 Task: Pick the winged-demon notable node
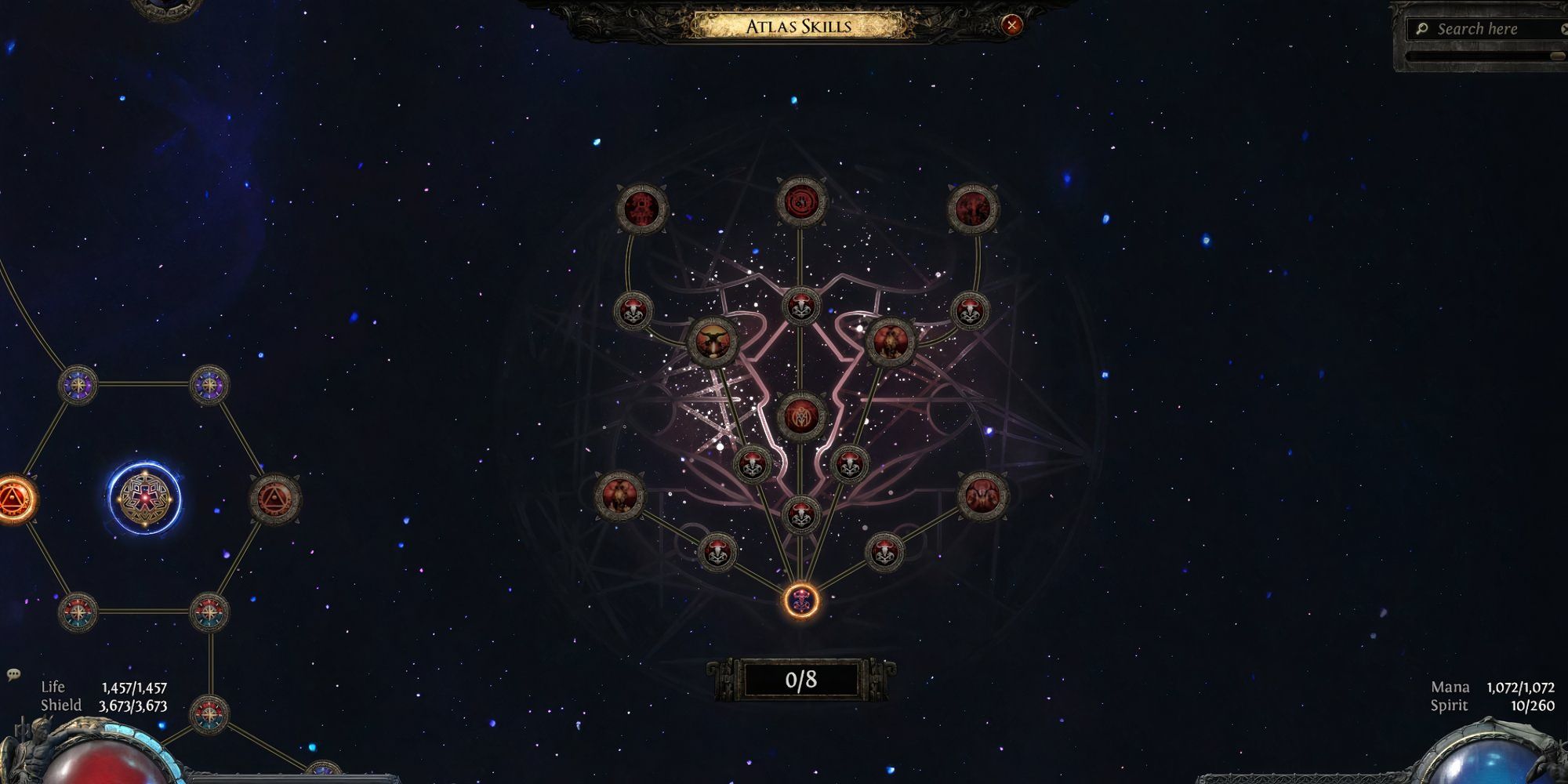[712, 342]
